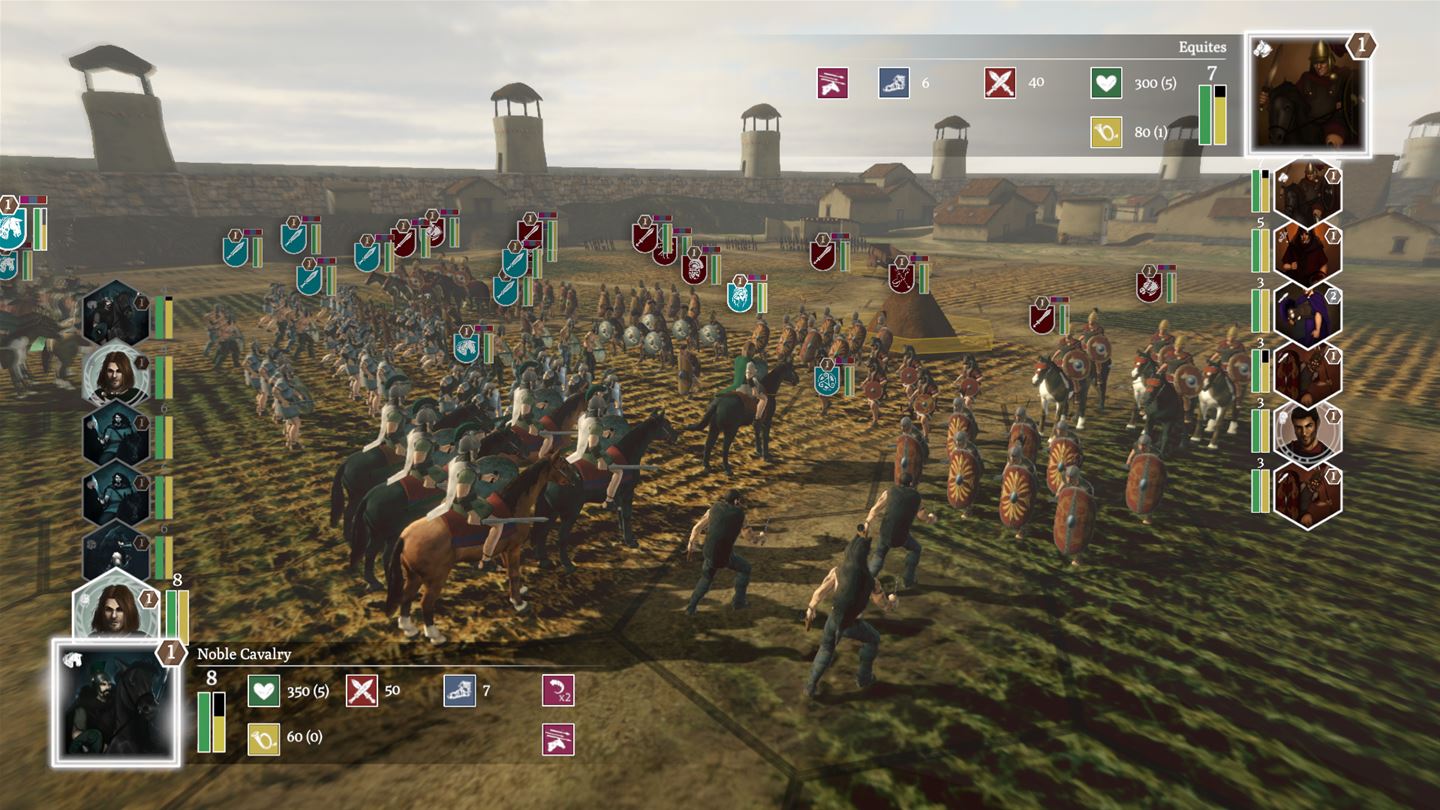Click the rank 2 badge on the purple unit portrait

pos(1333,297)
